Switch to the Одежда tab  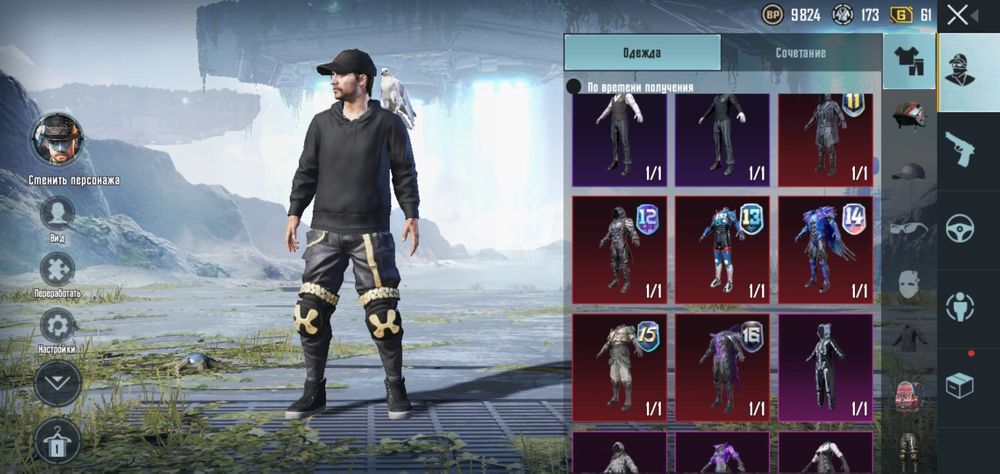click(x=642, y=52)
